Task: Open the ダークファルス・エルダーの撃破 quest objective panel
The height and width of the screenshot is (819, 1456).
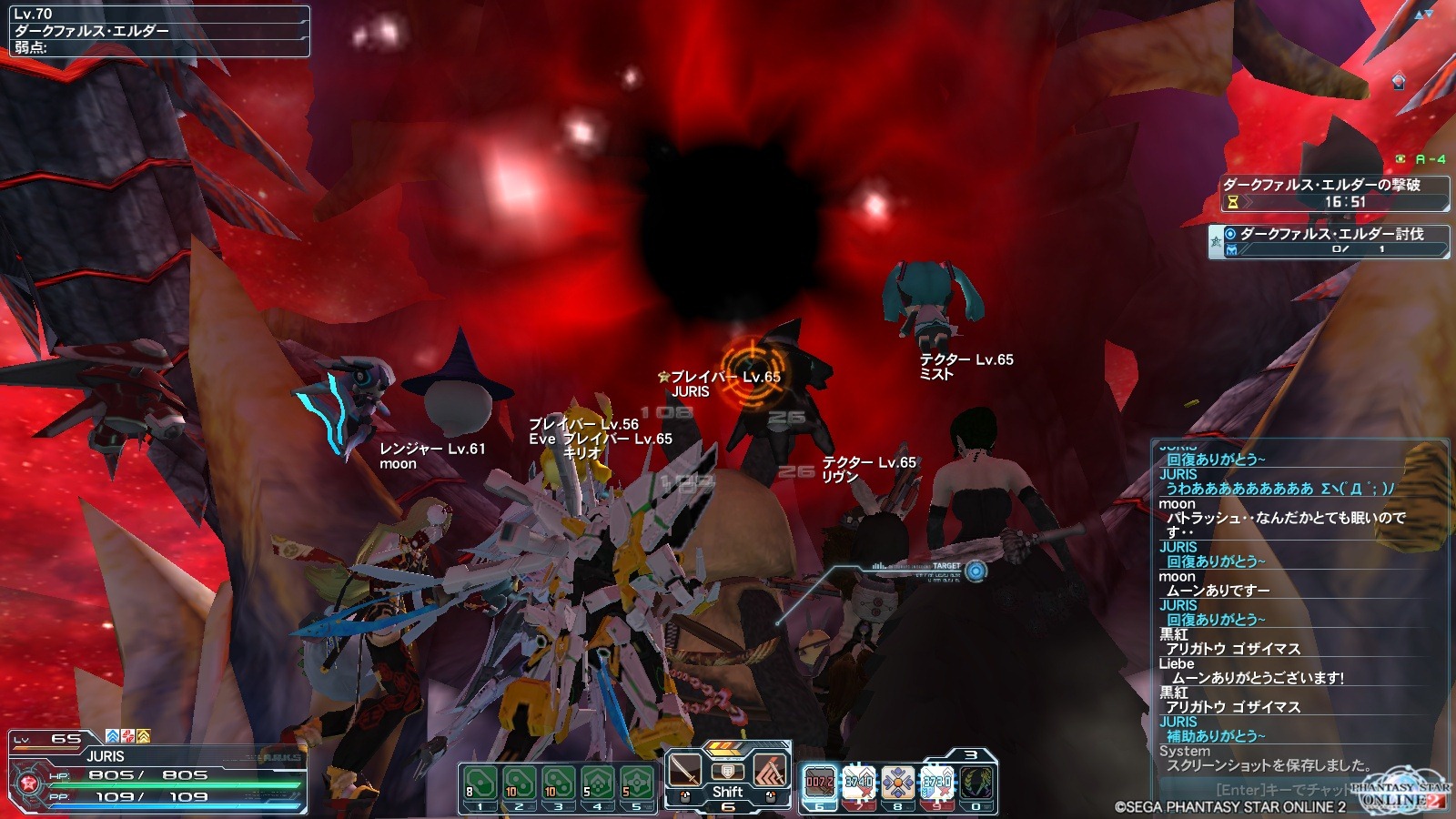Action: (1333, 193)
